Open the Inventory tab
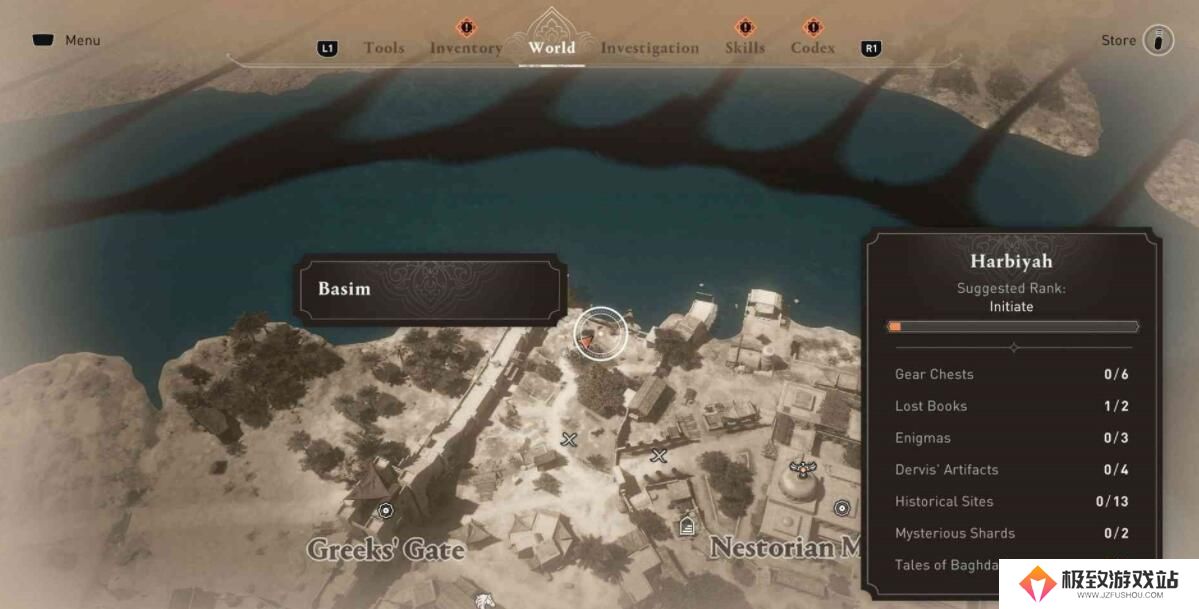The height and width of the screenshot is (609, 1199). coord(465,48)
